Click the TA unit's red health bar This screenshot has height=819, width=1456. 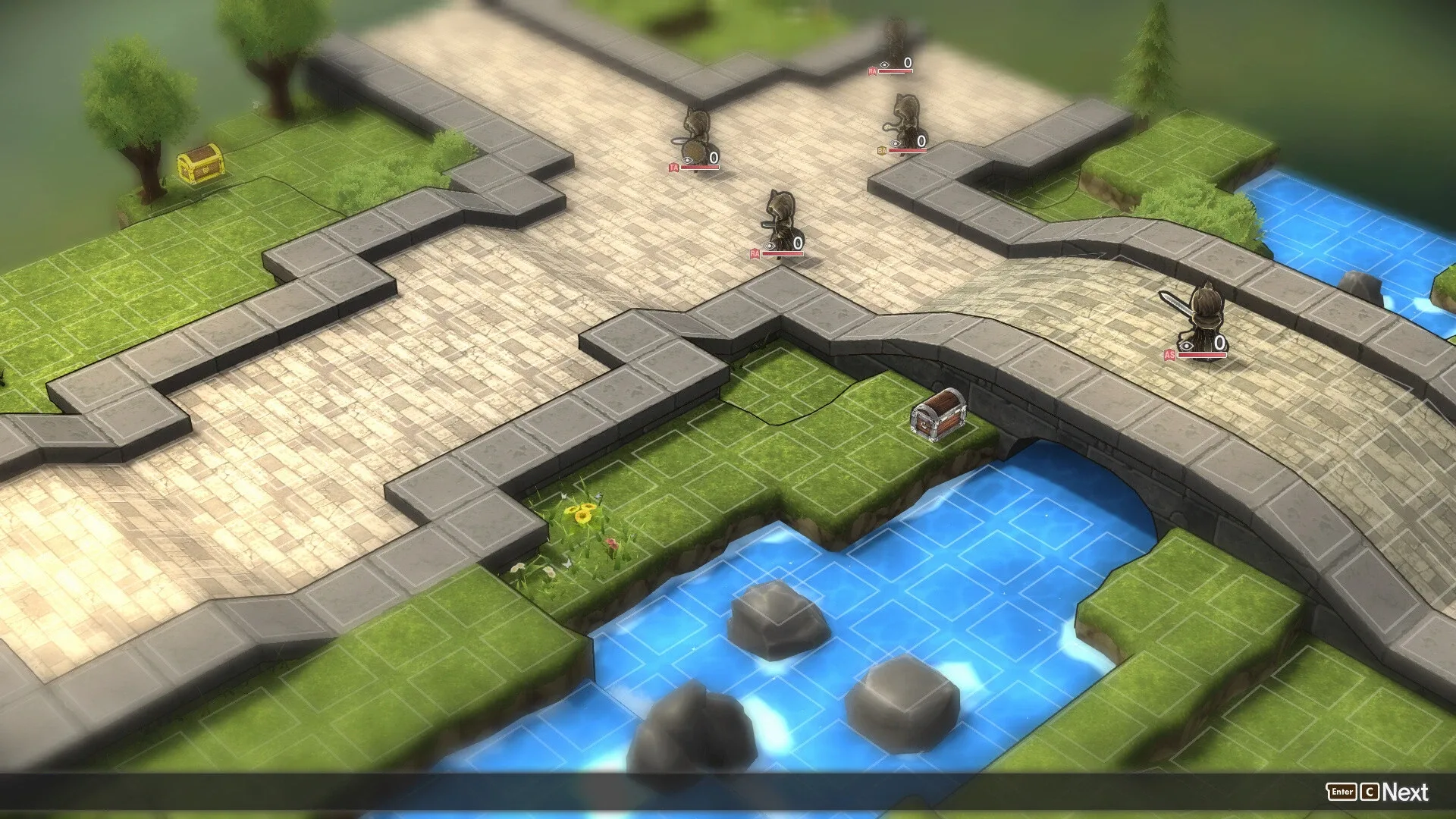click(699, 167)
